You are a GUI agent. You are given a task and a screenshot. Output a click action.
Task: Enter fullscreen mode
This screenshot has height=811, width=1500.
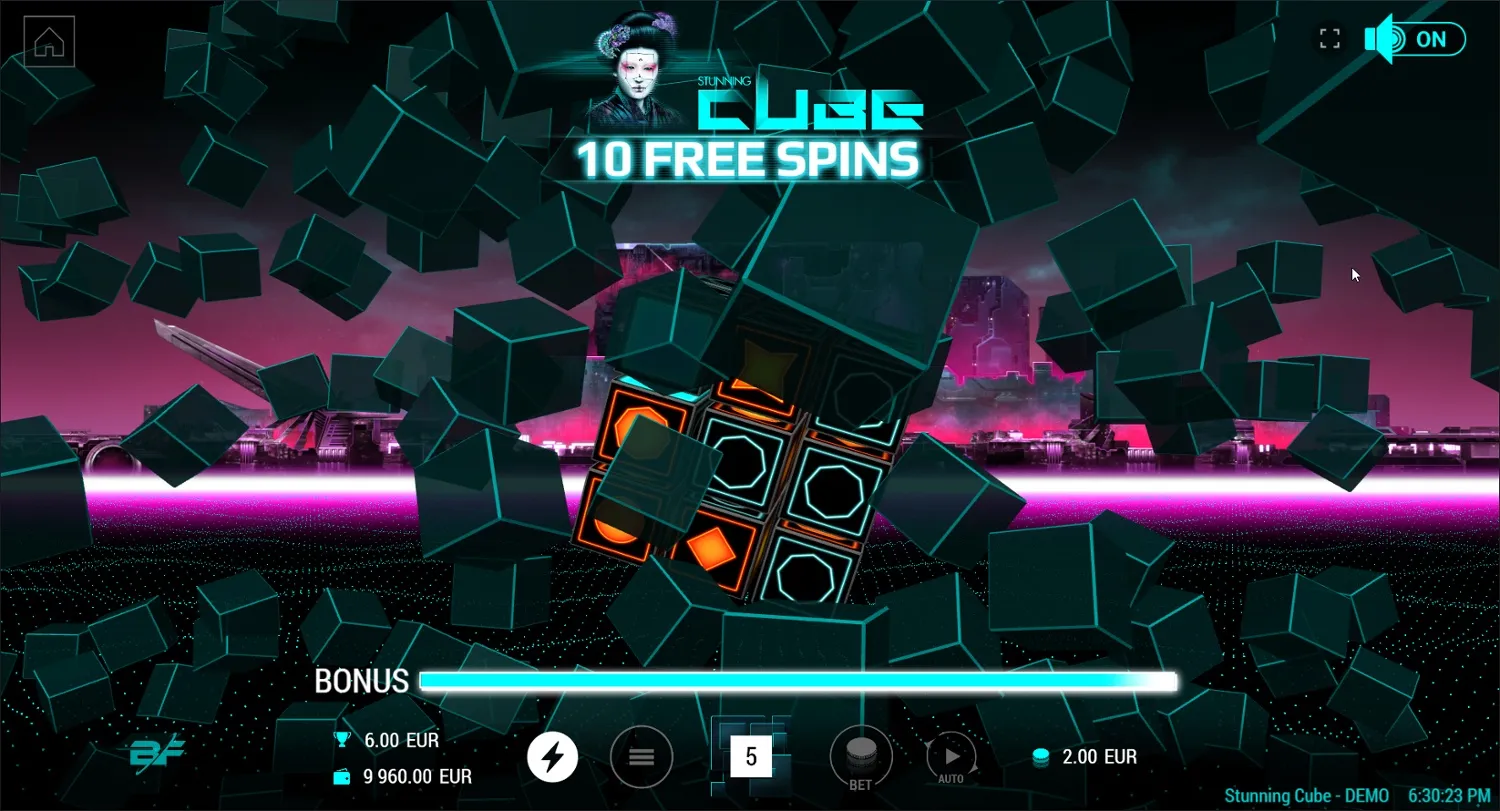[1330, 39]
